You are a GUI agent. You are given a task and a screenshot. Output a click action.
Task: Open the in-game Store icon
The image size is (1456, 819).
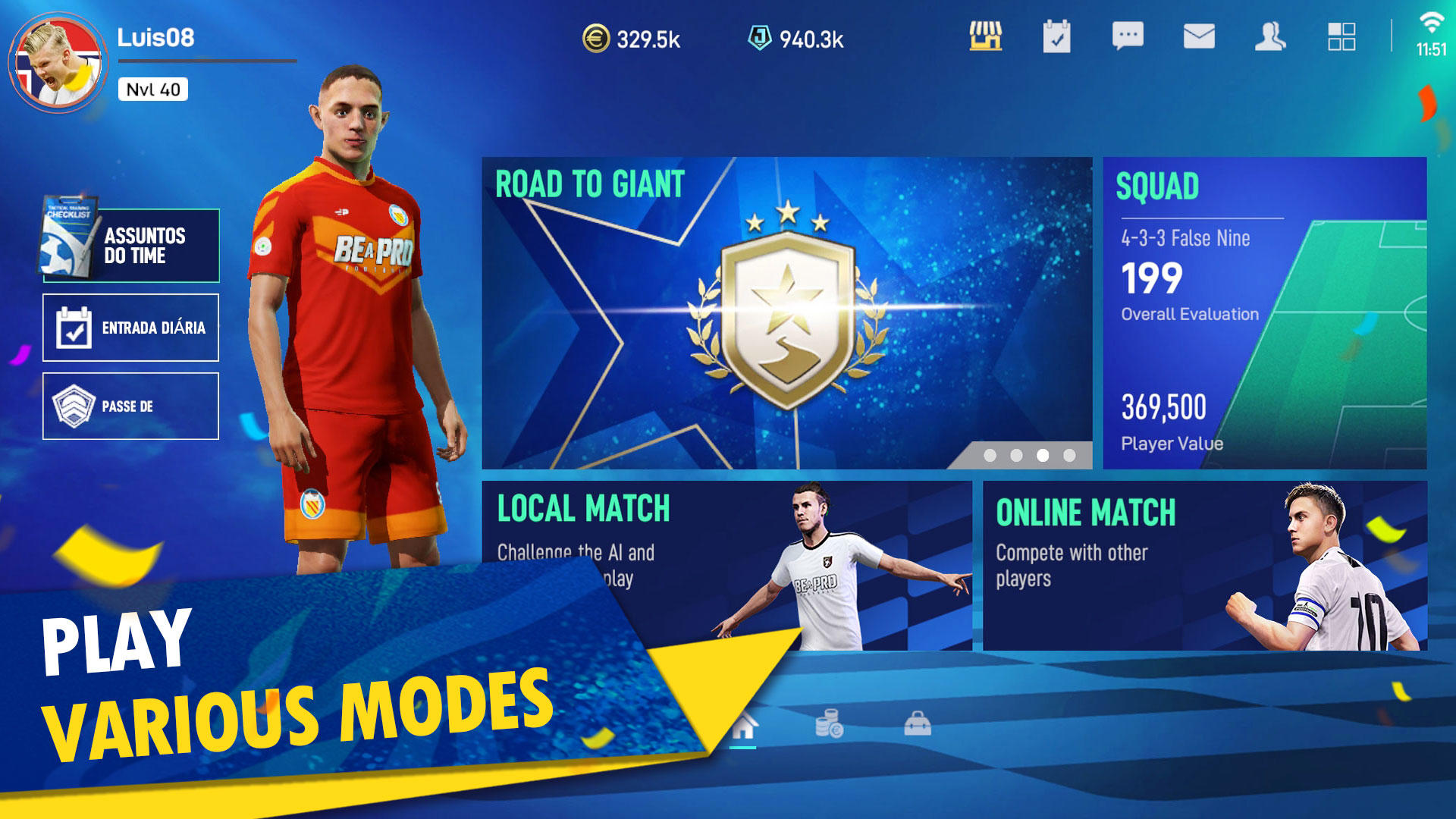987,36
